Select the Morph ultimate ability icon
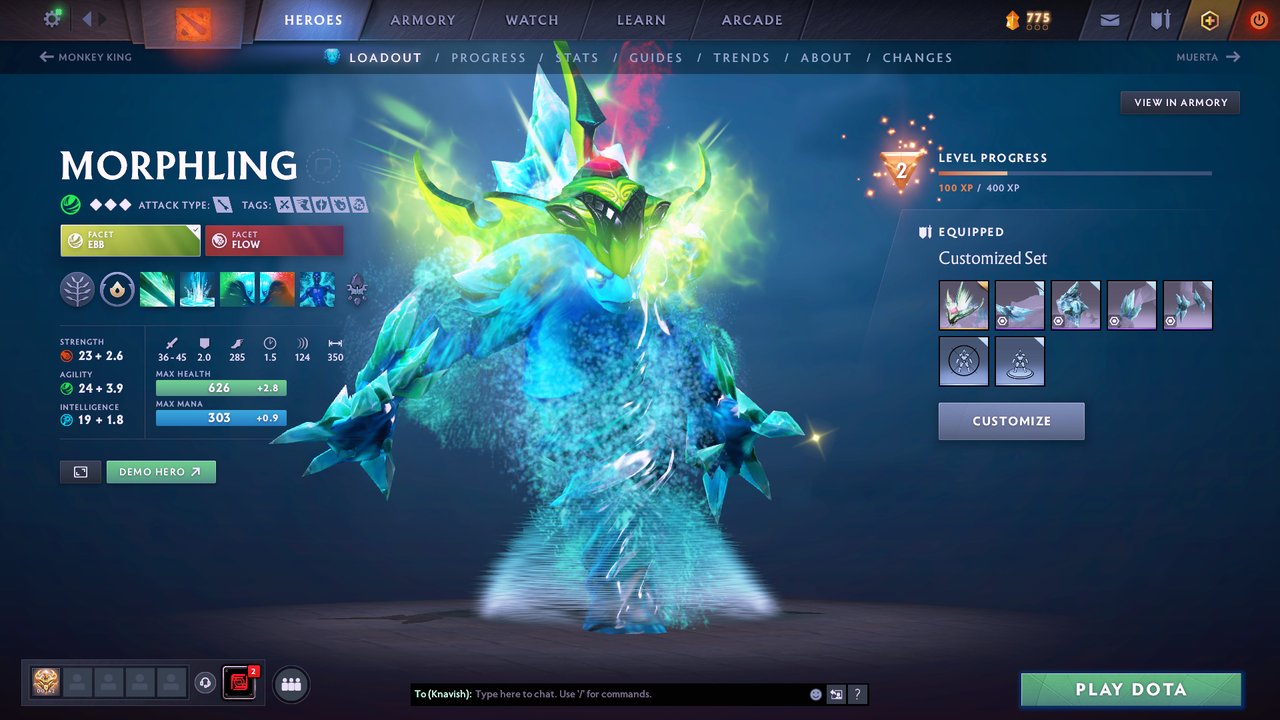The height and width of the screenshot is (720, 1280). (x=317, y=290)
